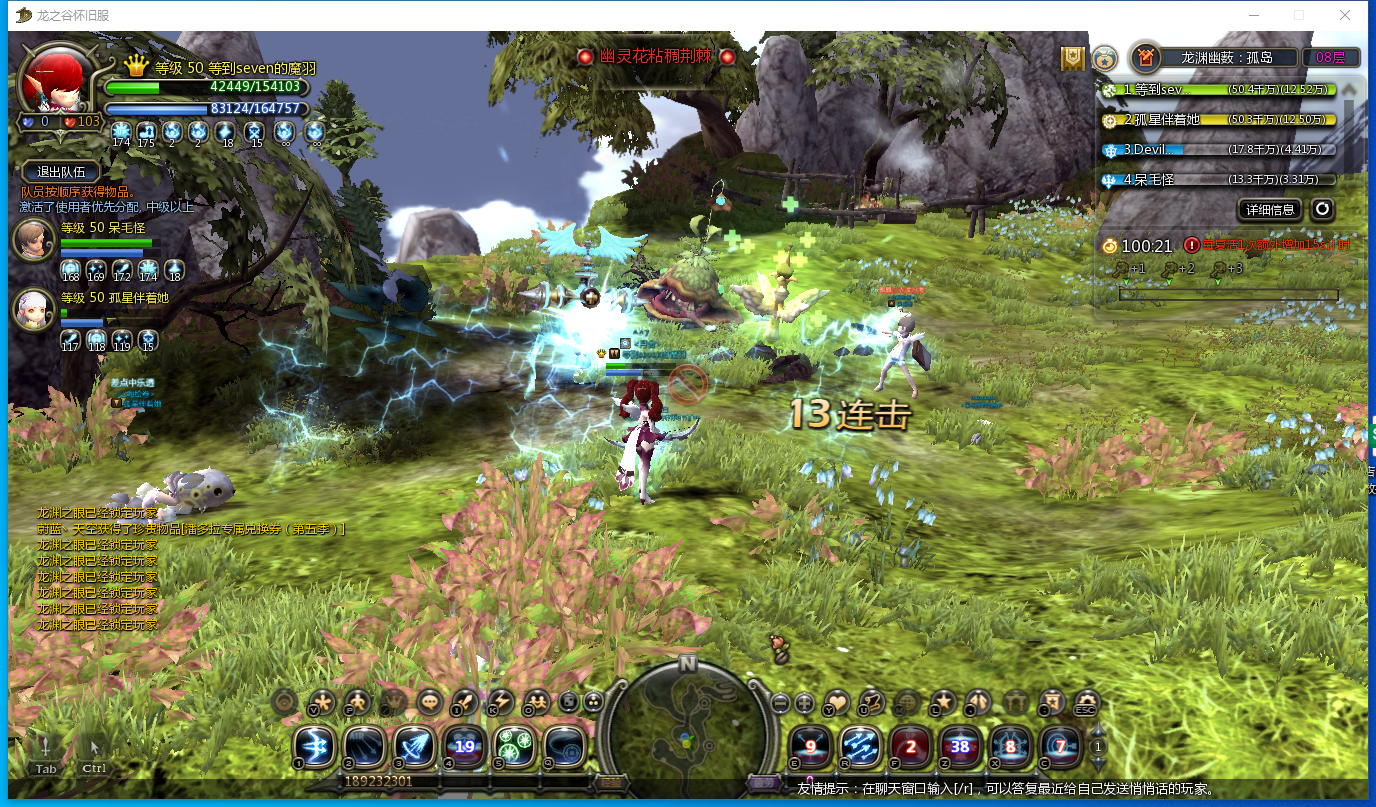Image resolution: width=1376 pixels, height=807 pixels.
Task: Open the star icon menu button
Action: click(943, 702)
